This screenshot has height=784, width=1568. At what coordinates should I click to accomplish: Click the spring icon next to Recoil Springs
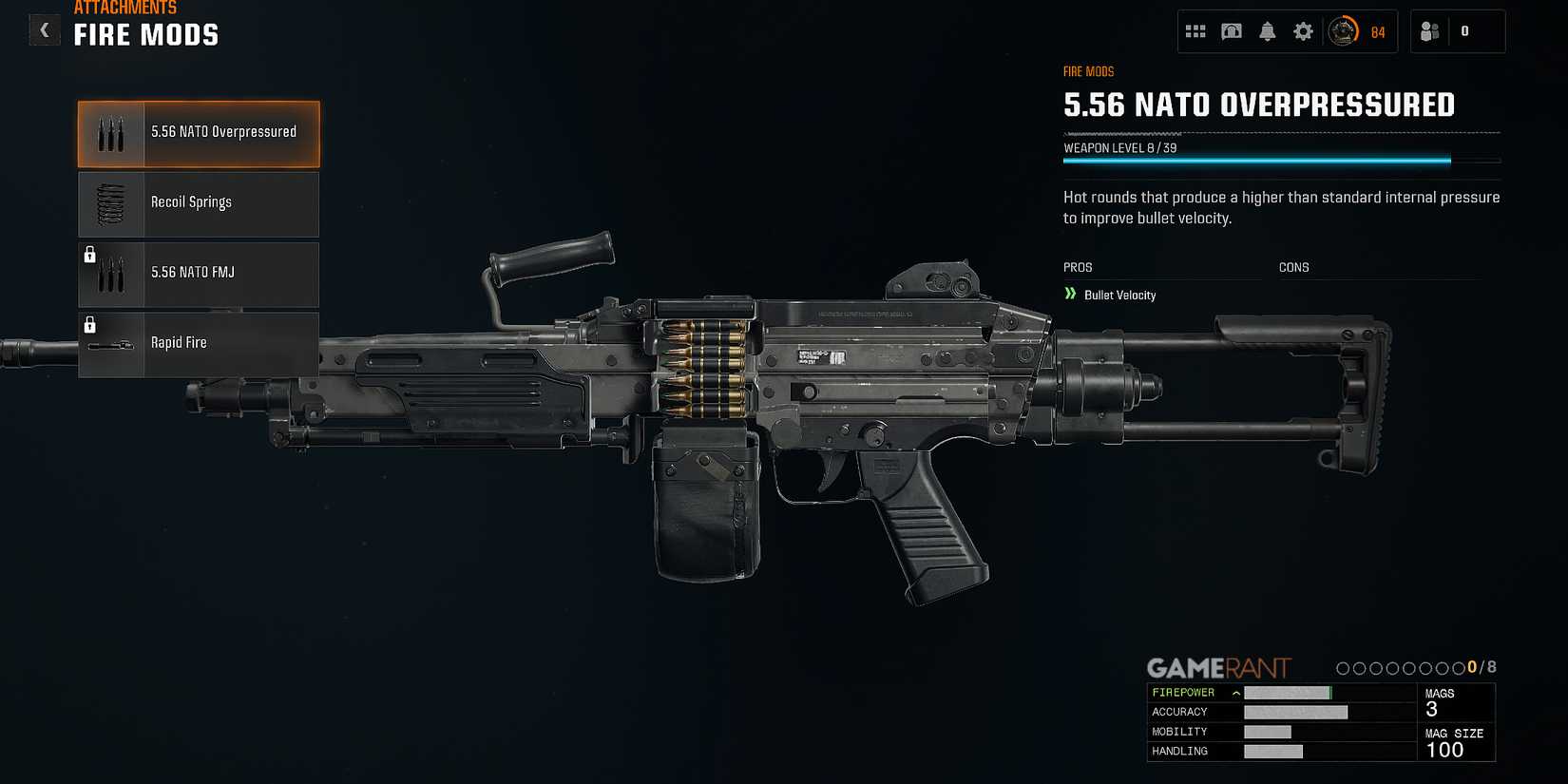click(110, 201)
